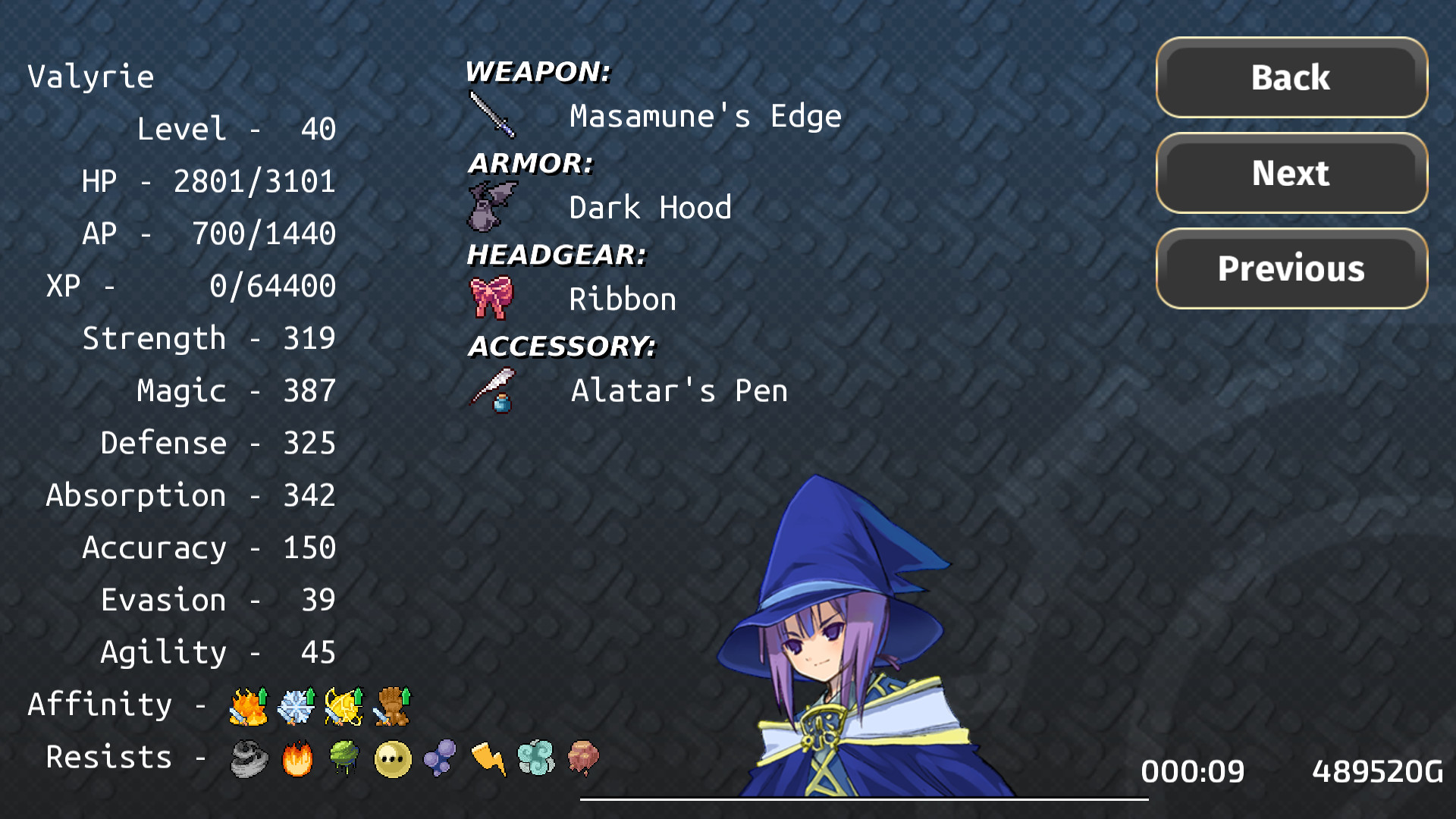
Task: Select the Masamune's Edge sword icon
Action: click(491, 115)
